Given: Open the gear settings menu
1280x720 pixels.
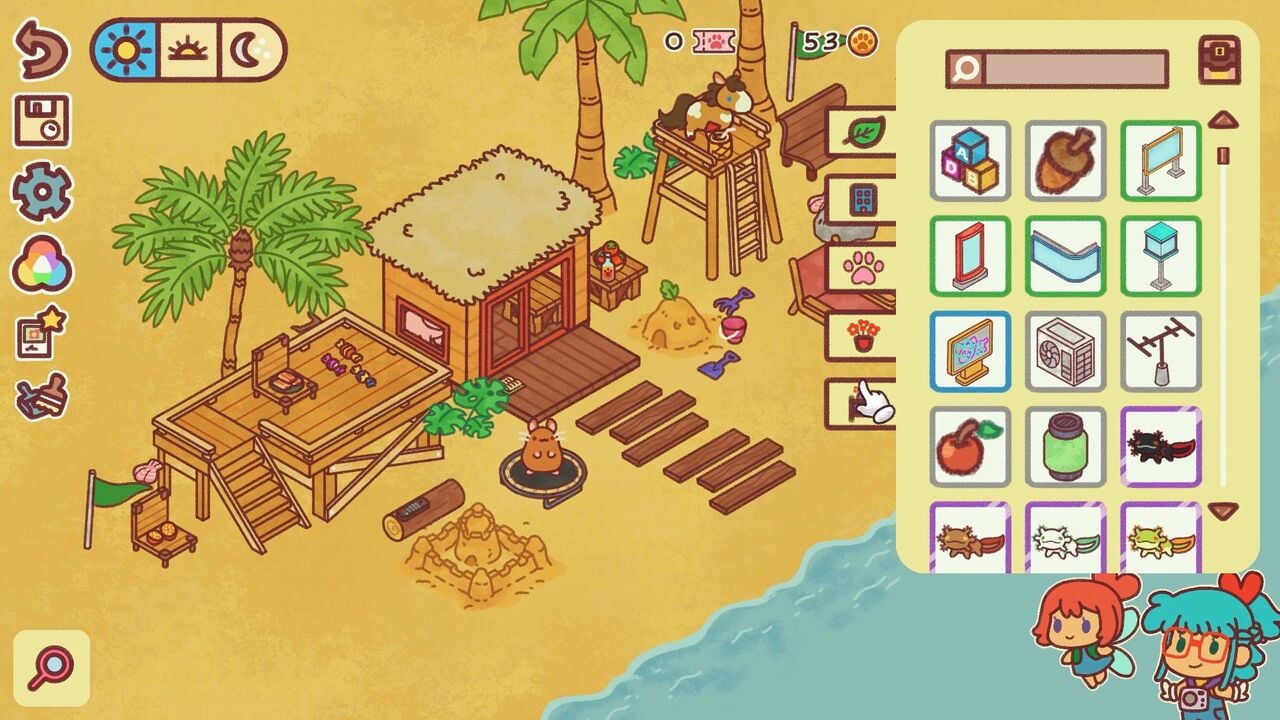Looking at the screenshot, I should (x=41, y=191).
